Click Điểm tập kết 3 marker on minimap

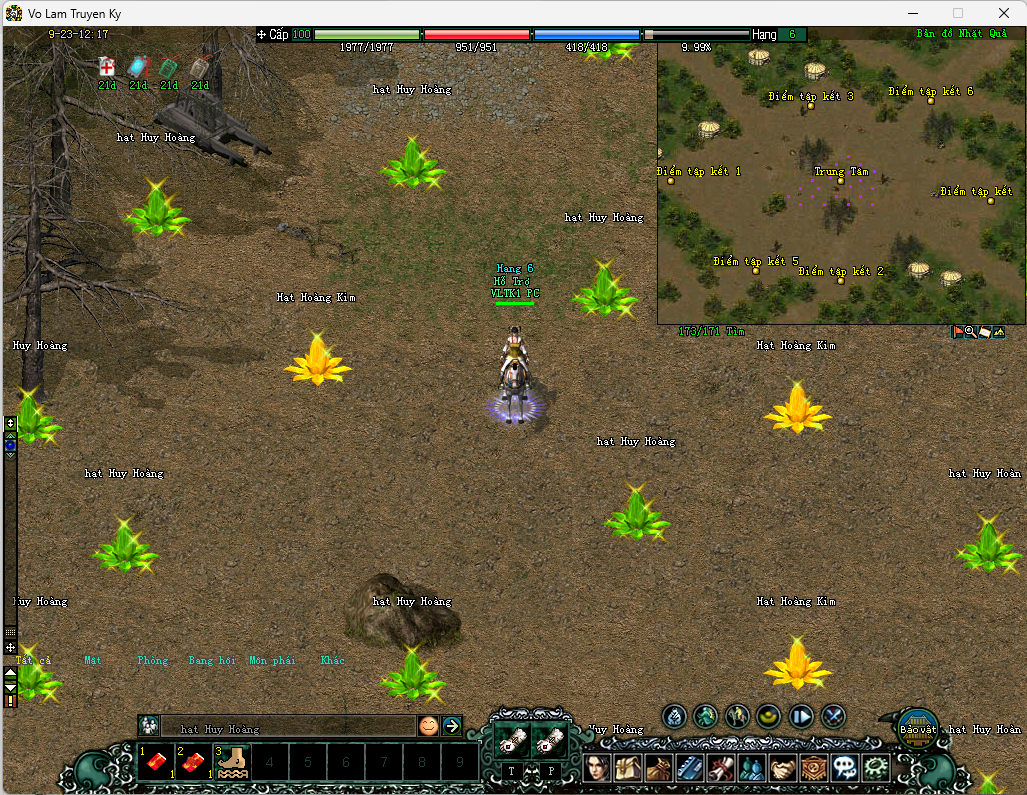(x=812, y=105)
